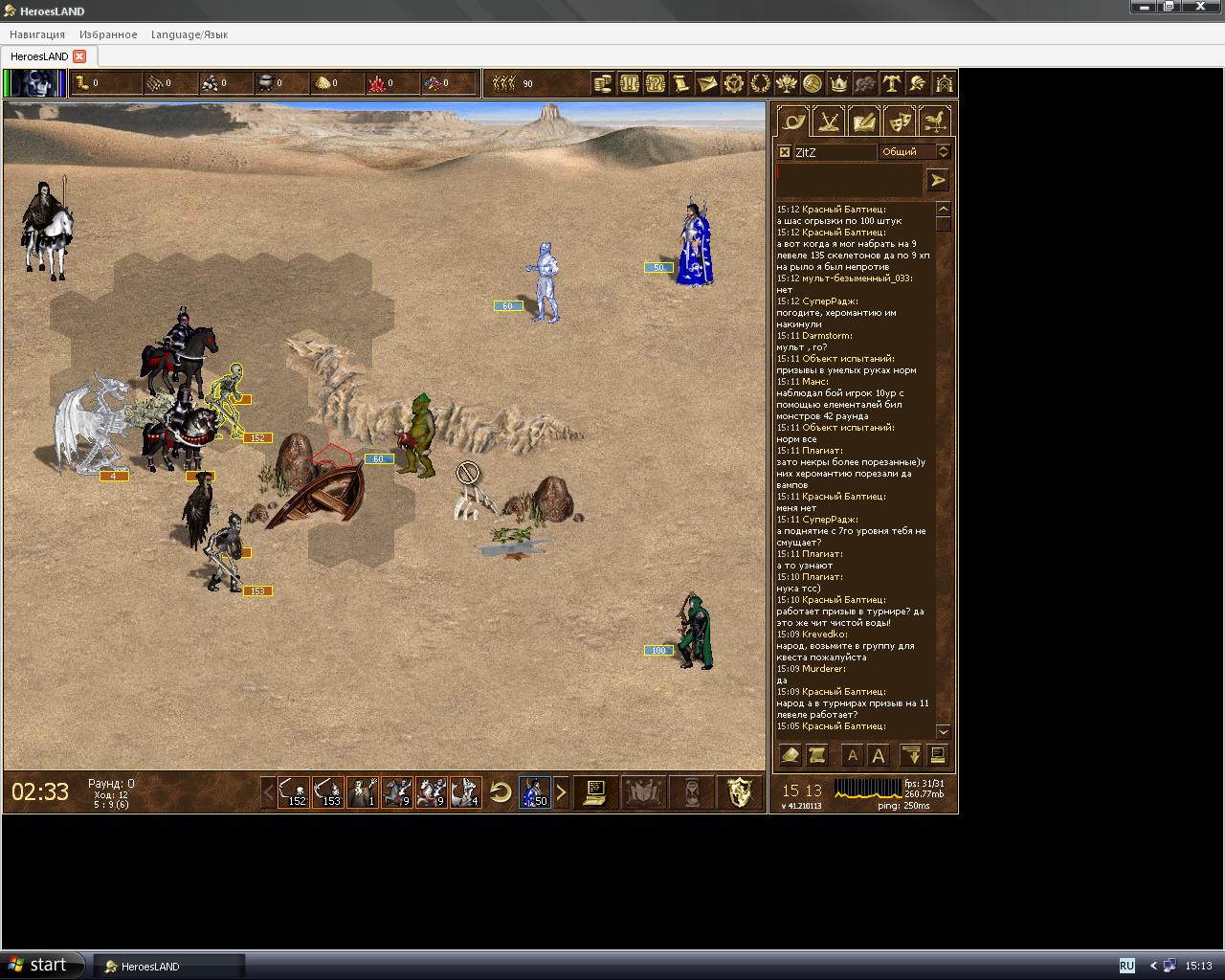
Task: Select the 152 skeleton stack in queue
Action: pos(294,792)
